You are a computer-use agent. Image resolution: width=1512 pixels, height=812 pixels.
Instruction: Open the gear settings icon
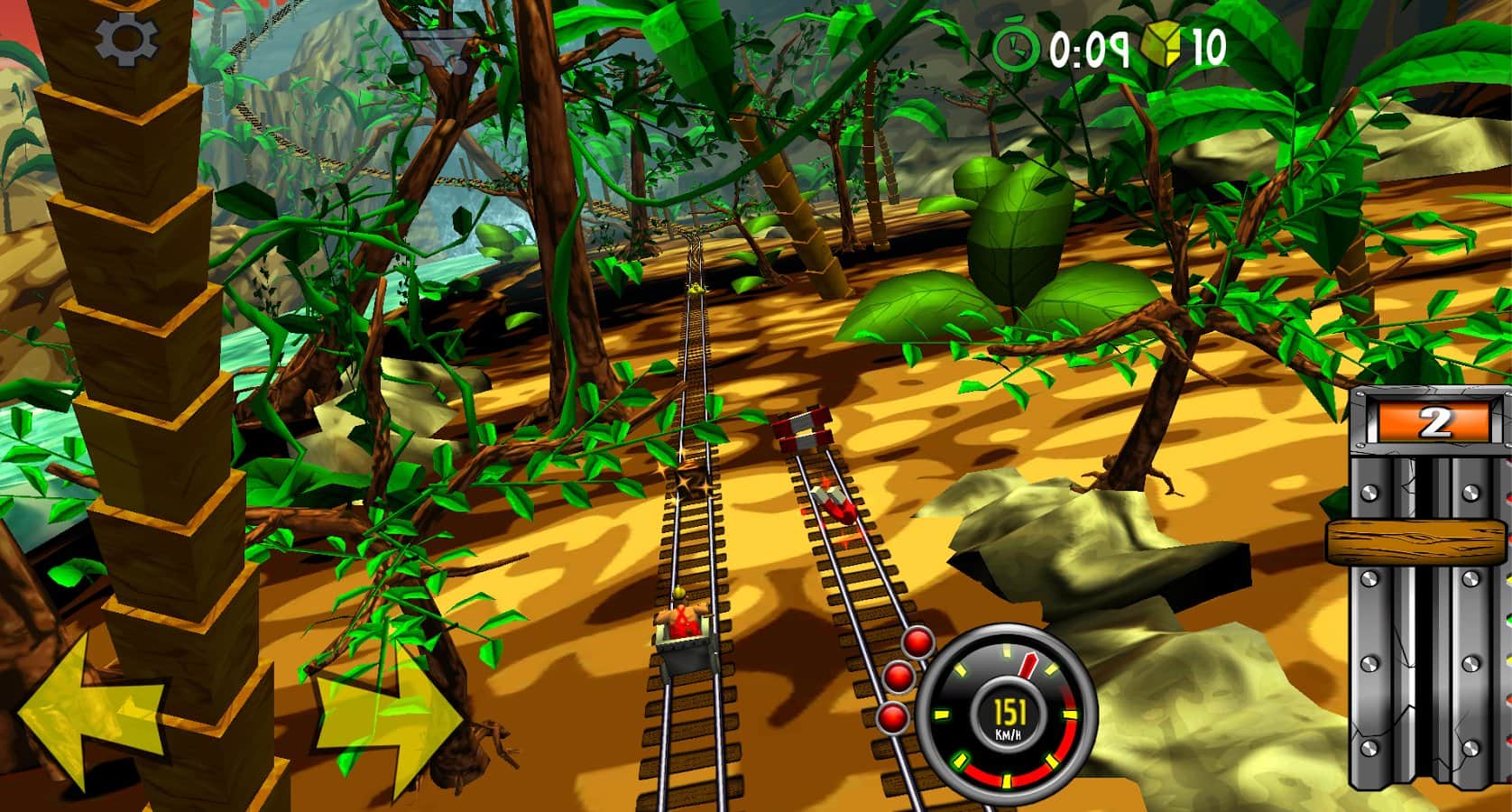pos(127,40)
